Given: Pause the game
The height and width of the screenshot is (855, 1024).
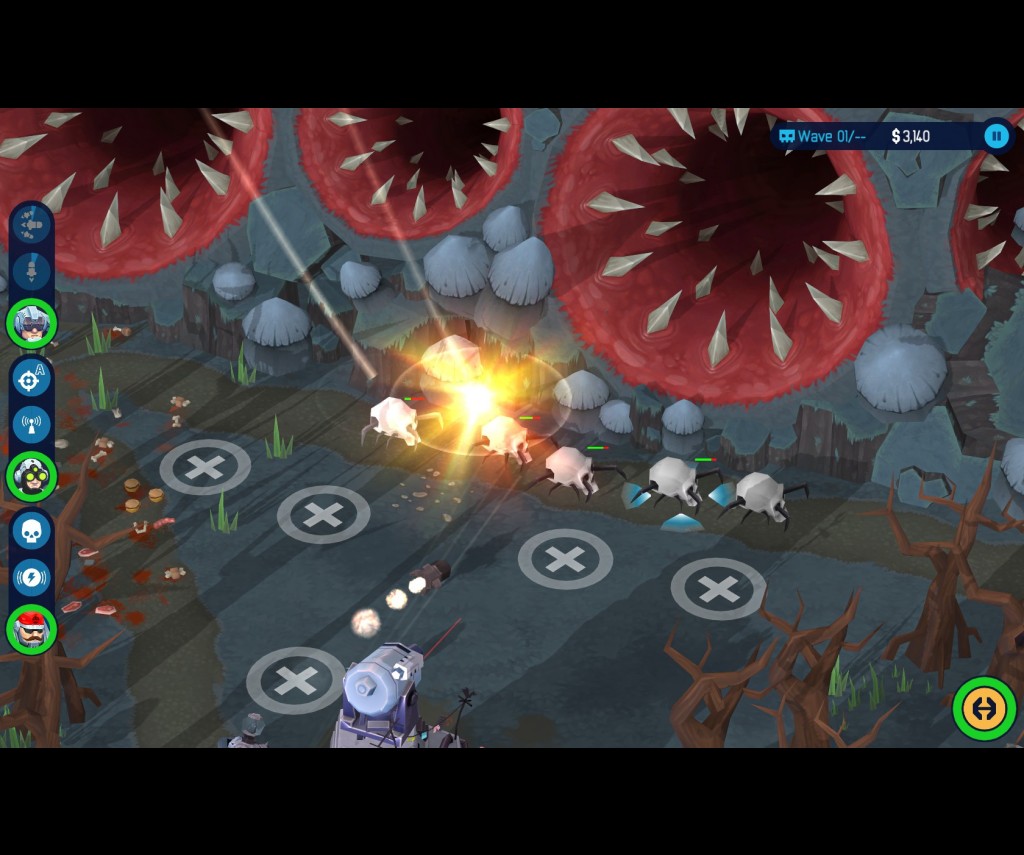Looking at the screenshot, I should (996, 136).
